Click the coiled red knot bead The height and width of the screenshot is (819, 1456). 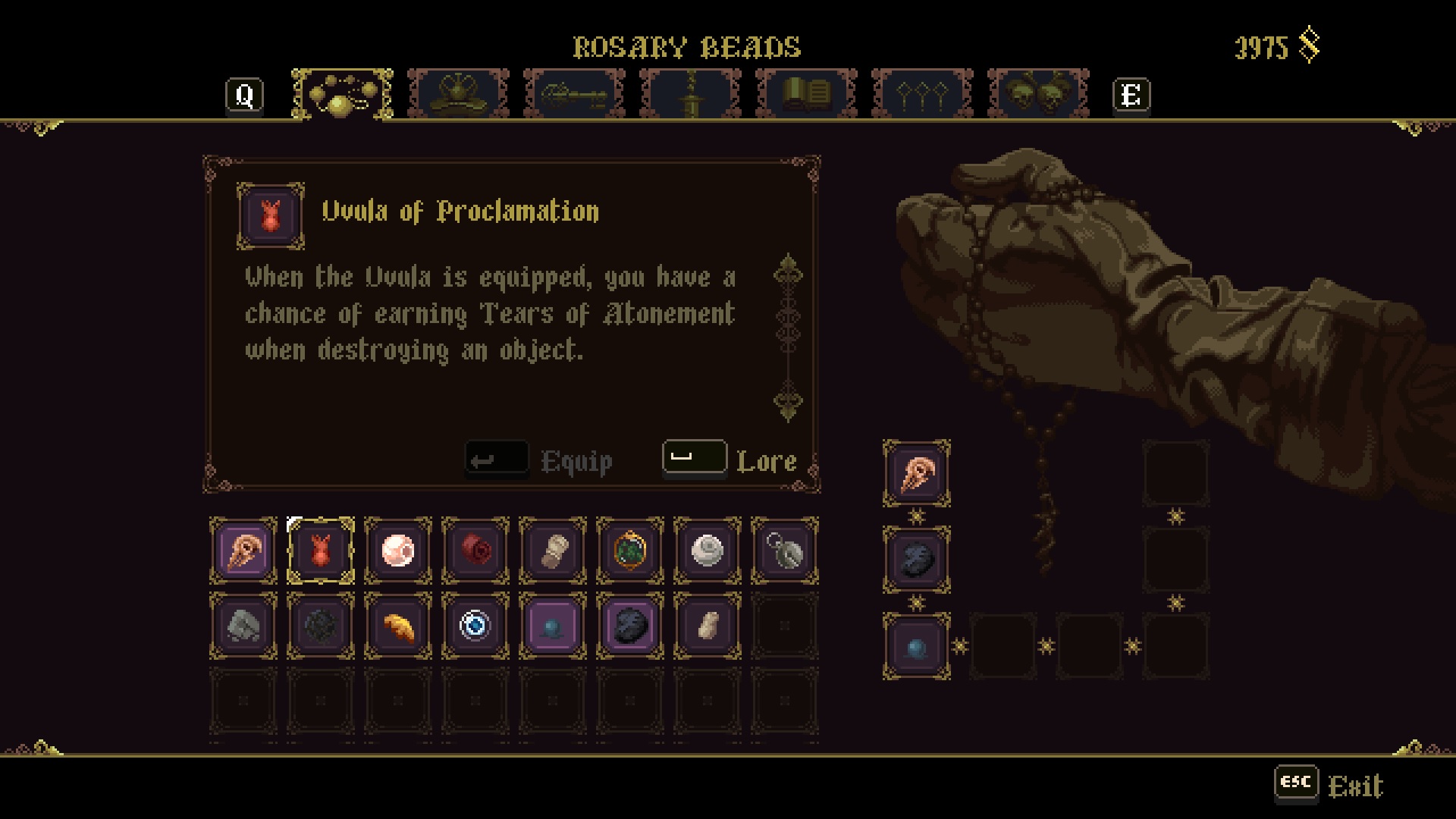pyautogui.click(x=475, y=550)
